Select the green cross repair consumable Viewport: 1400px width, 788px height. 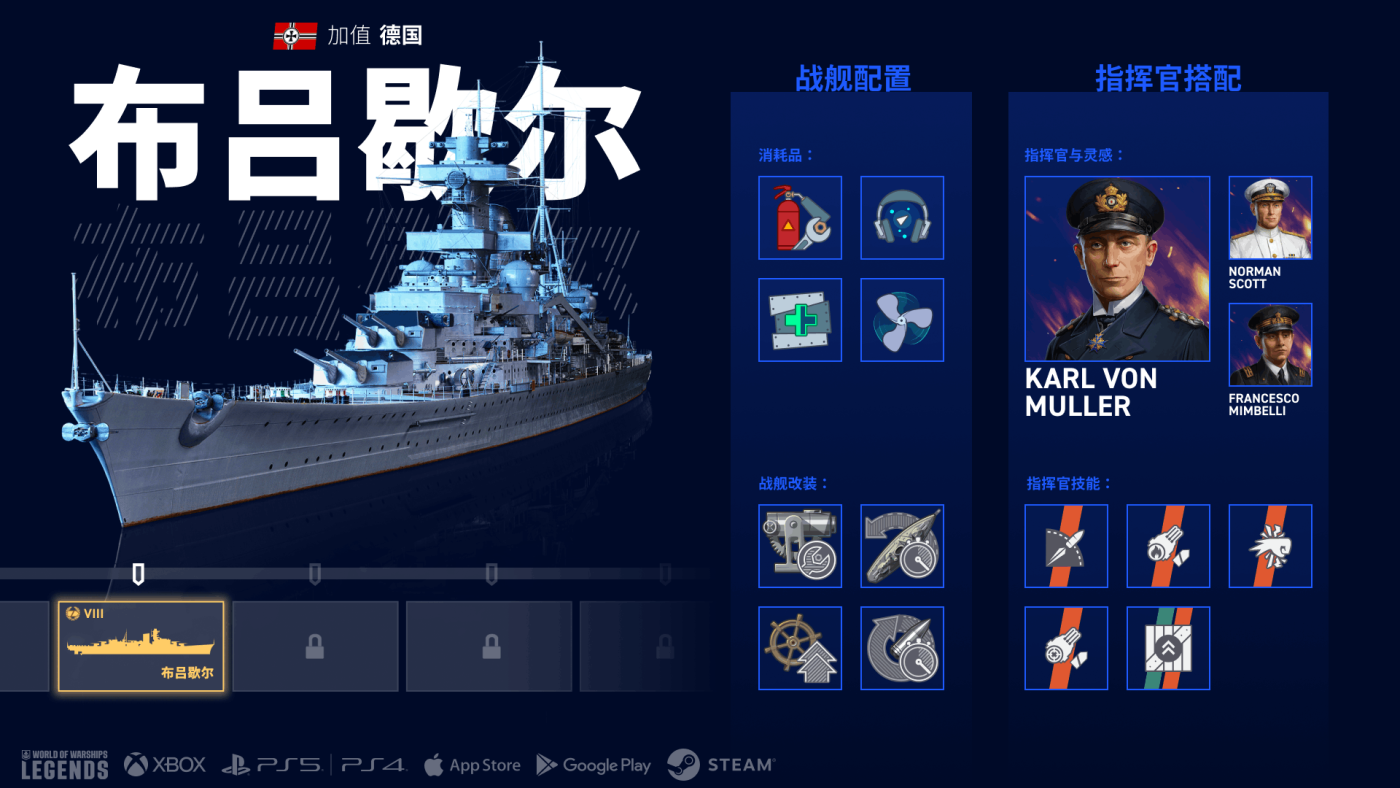[800, 320]
